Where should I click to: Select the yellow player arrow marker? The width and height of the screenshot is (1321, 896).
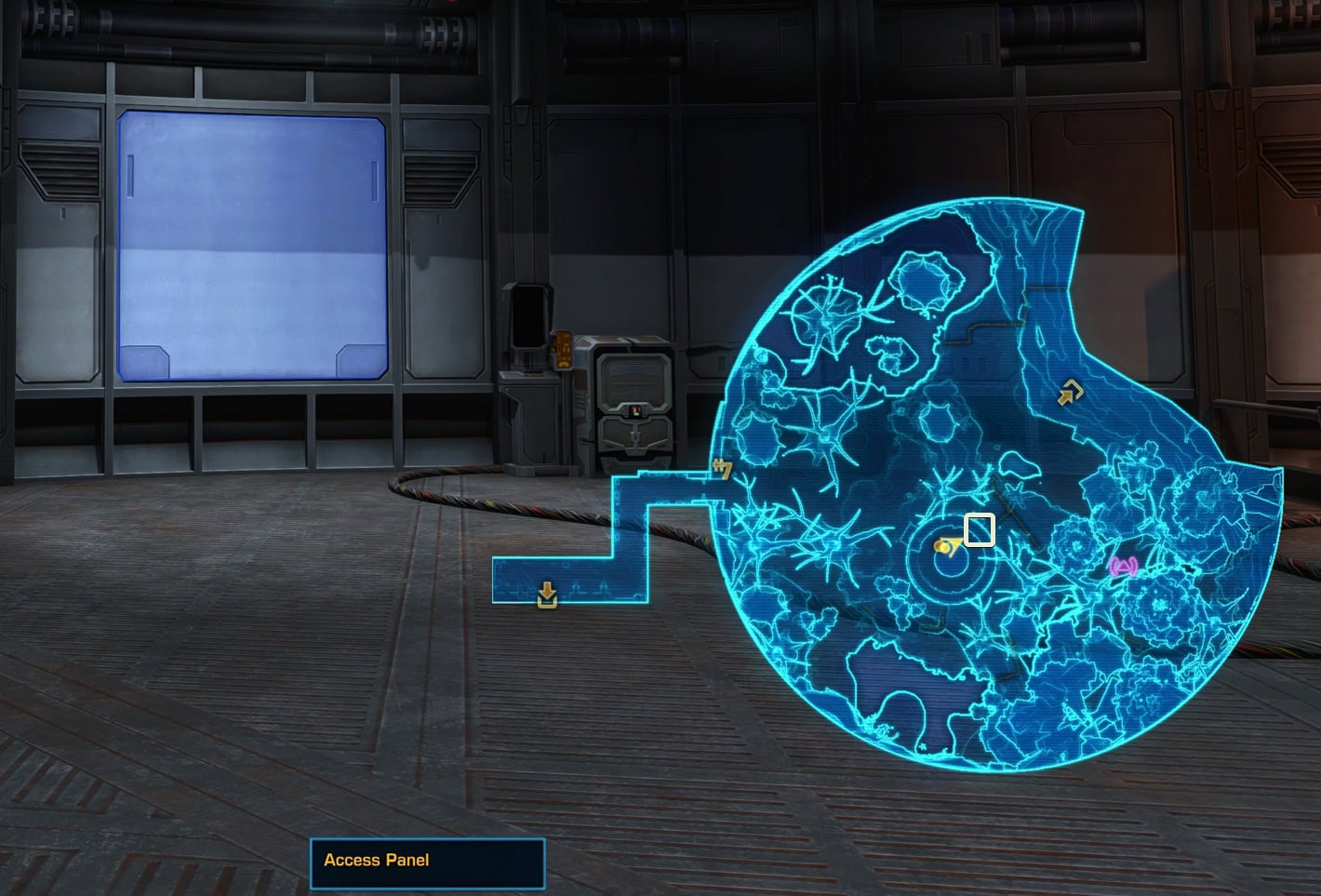point(948,547)
